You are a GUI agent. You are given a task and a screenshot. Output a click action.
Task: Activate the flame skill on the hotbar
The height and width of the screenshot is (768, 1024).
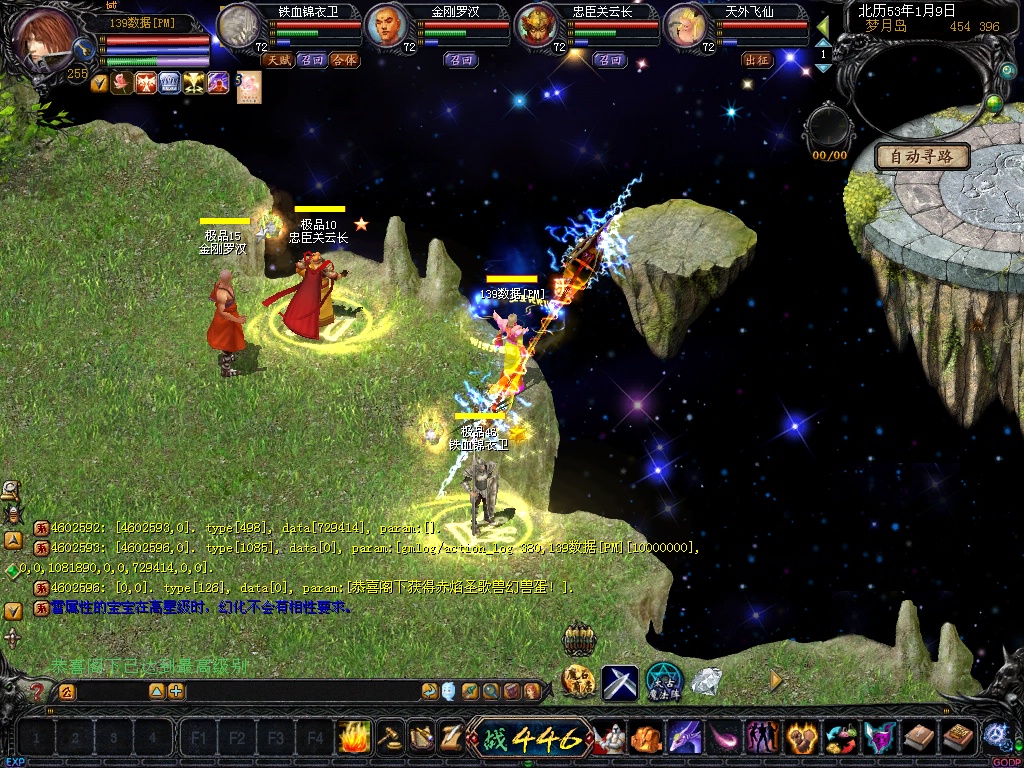tap(354, 738)
